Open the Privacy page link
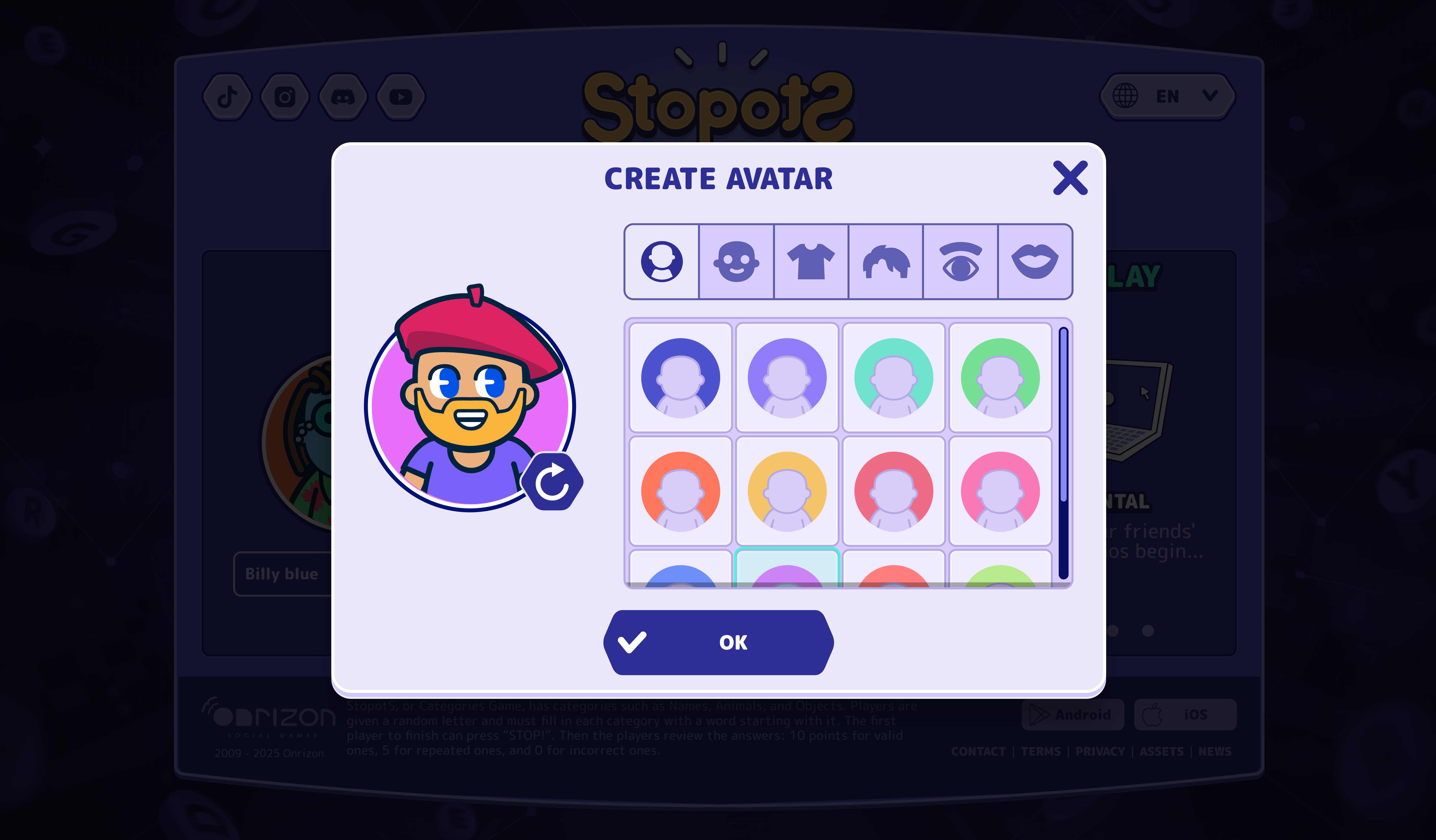This screenshot has width=1436, height=840. [1099, 751]
